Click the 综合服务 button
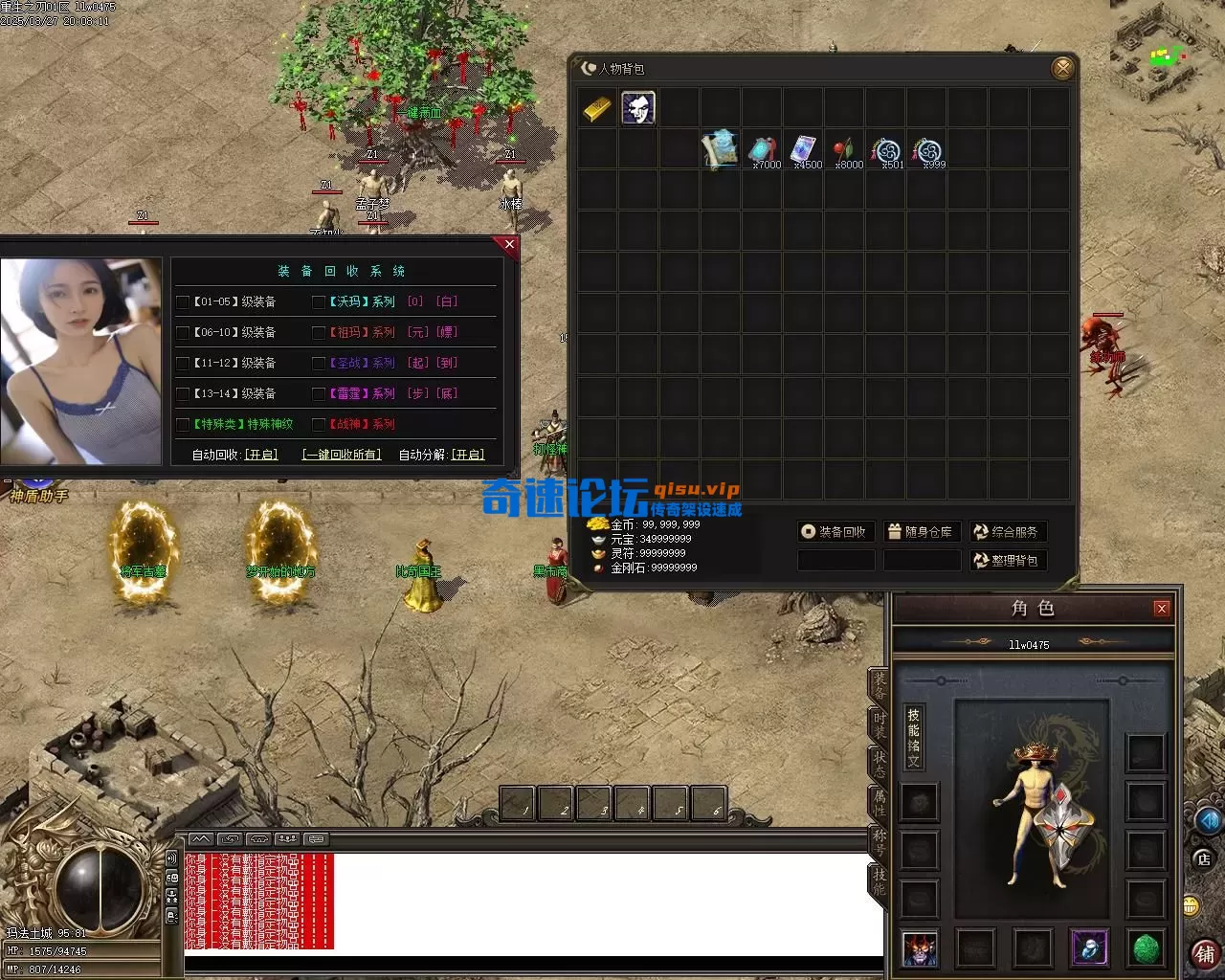This screenshot has width=1225, height=980. click(x=1006, y=532)
